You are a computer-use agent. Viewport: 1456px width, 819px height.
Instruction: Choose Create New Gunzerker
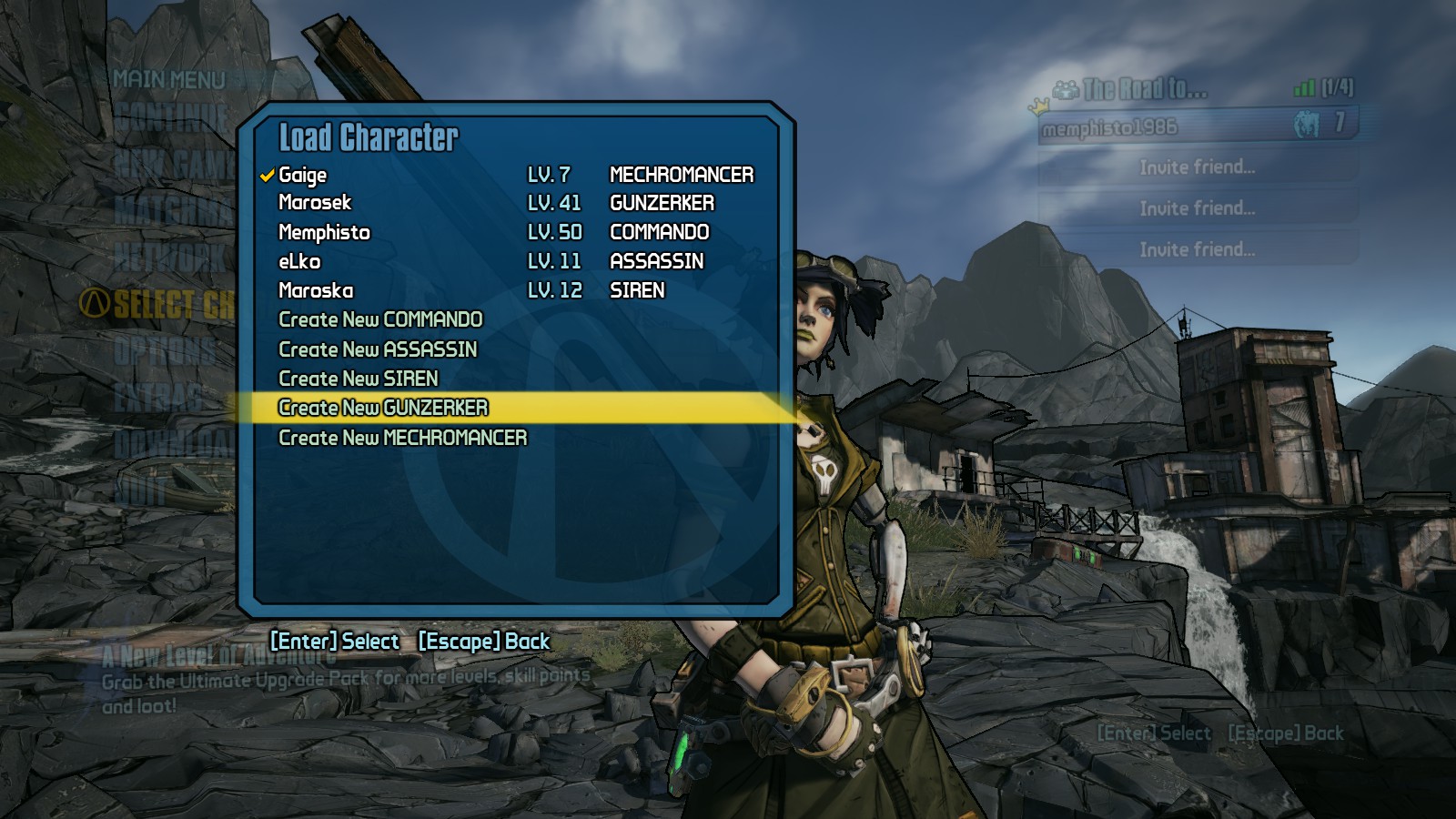[383, 408]
